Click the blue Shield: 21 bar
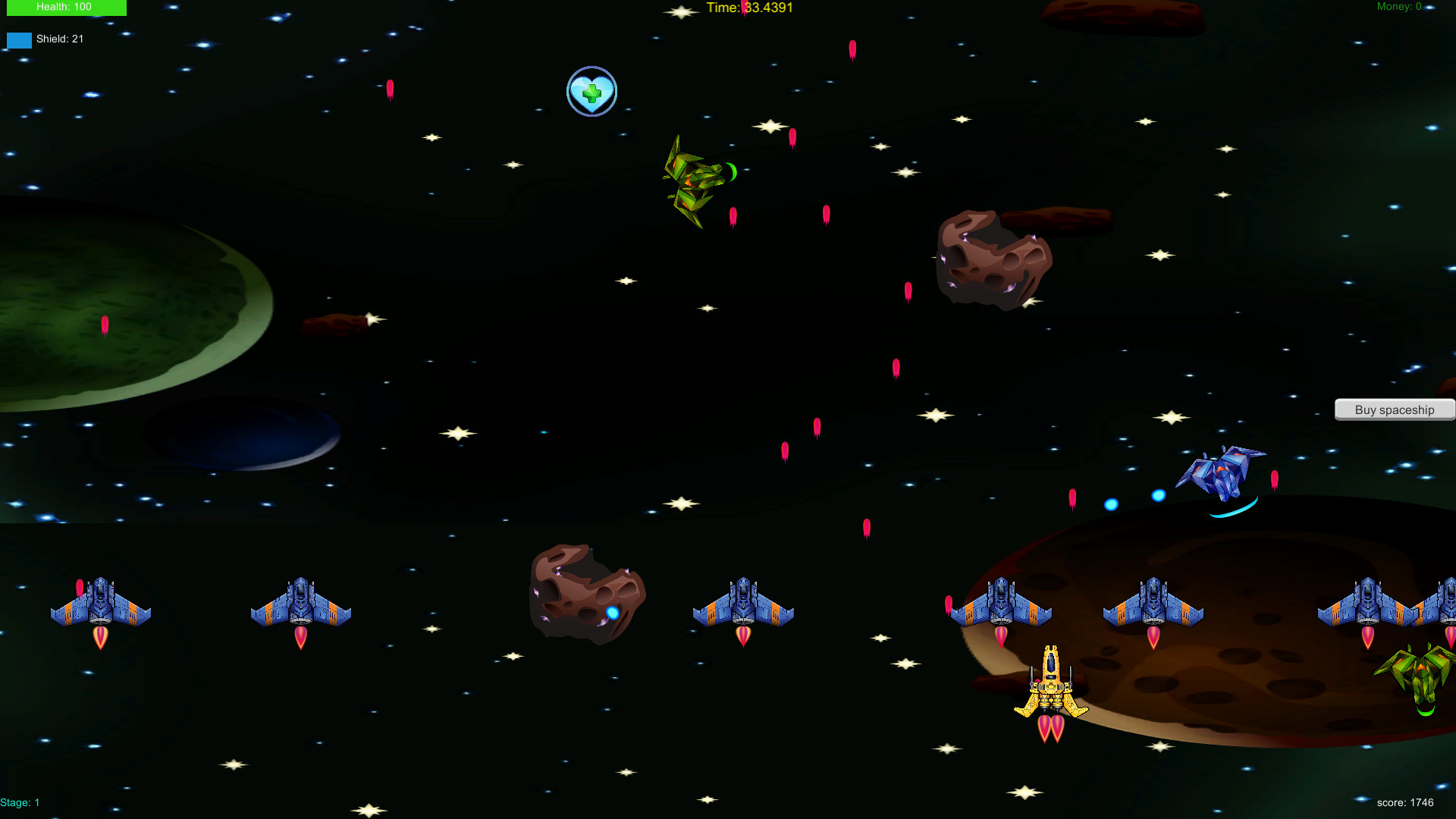1456x819 pixels. click(x=18, y=39)
